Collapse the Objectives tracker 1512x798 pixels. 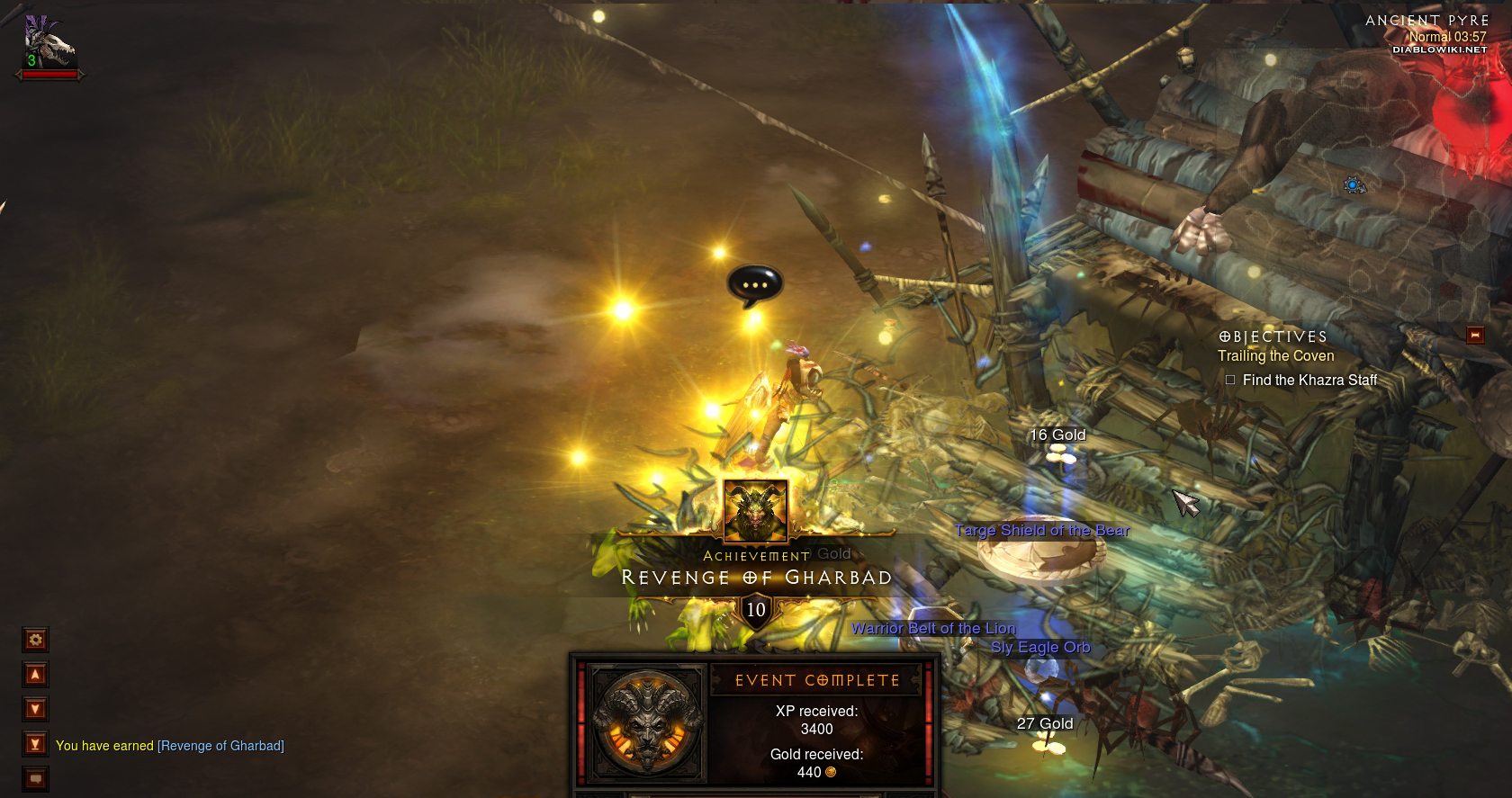pyautogui.click(x=1474, y=335)
